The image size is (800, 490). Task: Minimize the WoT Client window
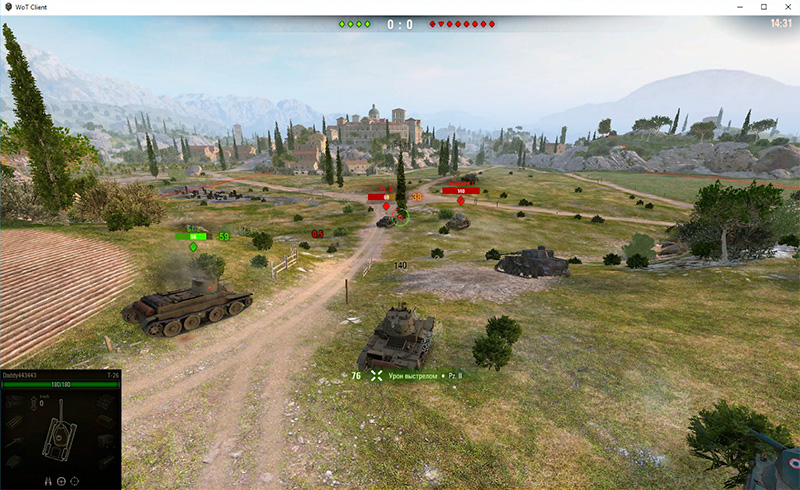pos(741,7)
